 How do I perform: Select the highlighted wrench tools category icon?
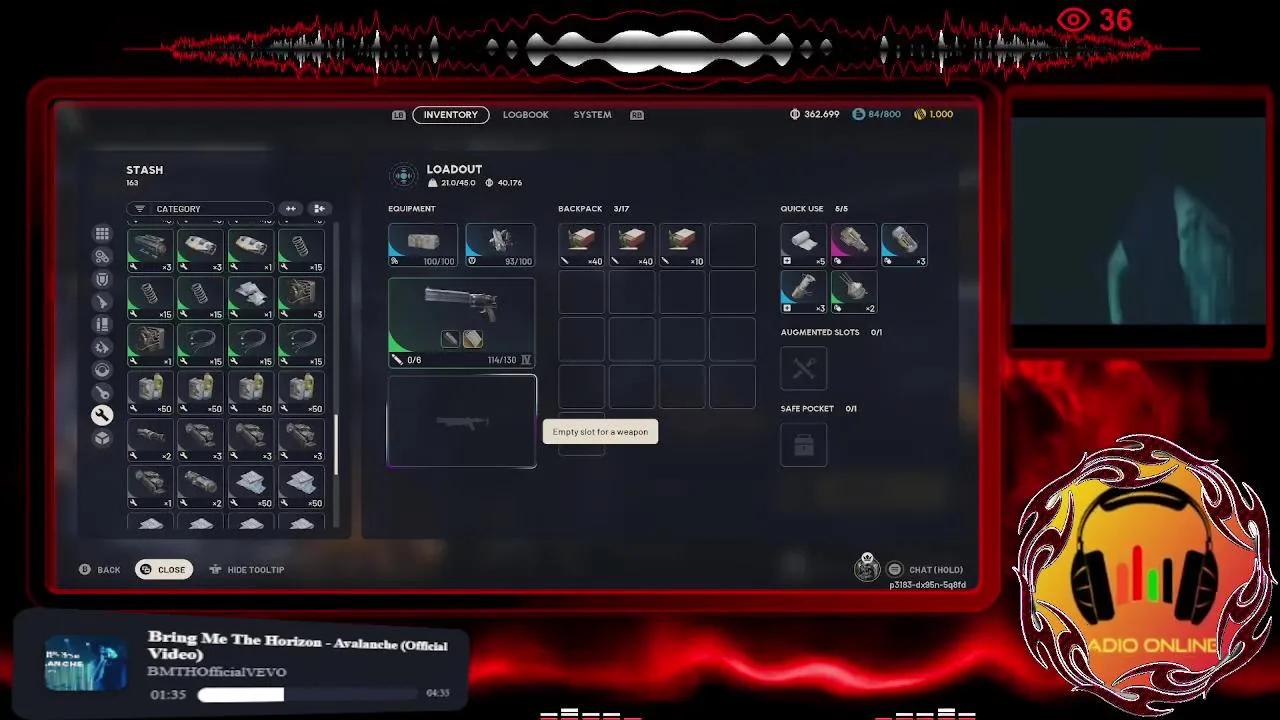102,415
